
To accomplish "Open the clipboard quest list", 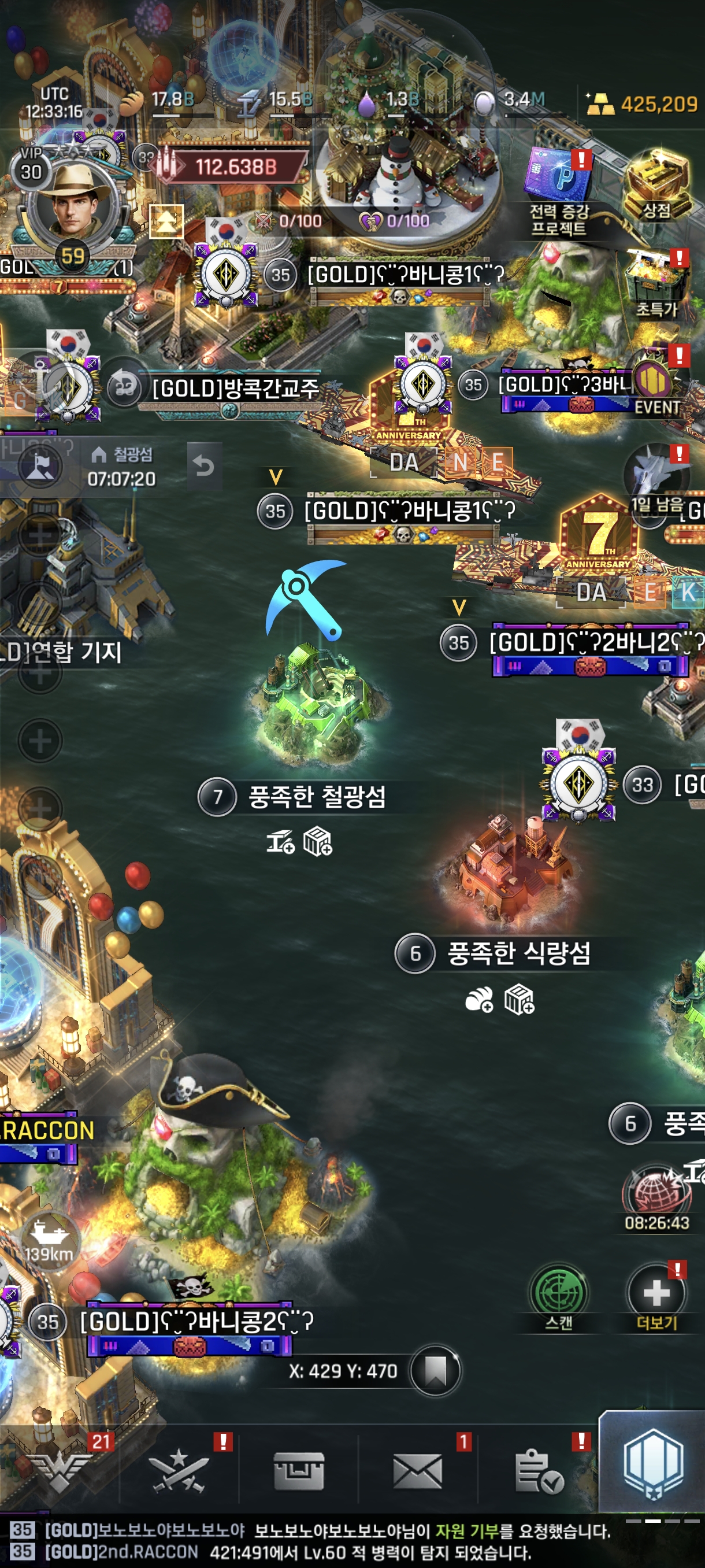I will point(539,1469).
